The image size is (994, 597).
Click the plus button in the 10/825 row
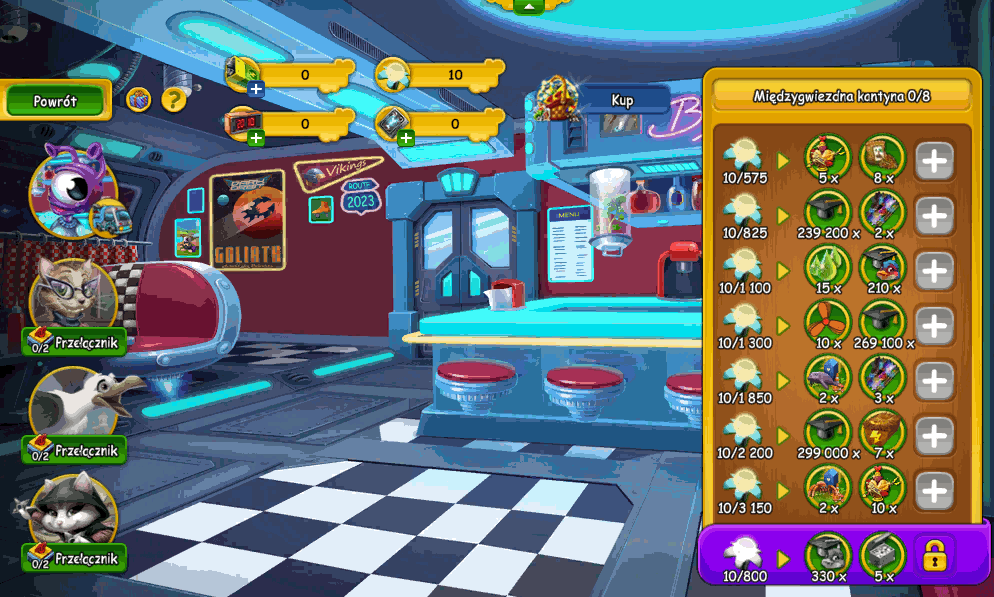point(934,216)
